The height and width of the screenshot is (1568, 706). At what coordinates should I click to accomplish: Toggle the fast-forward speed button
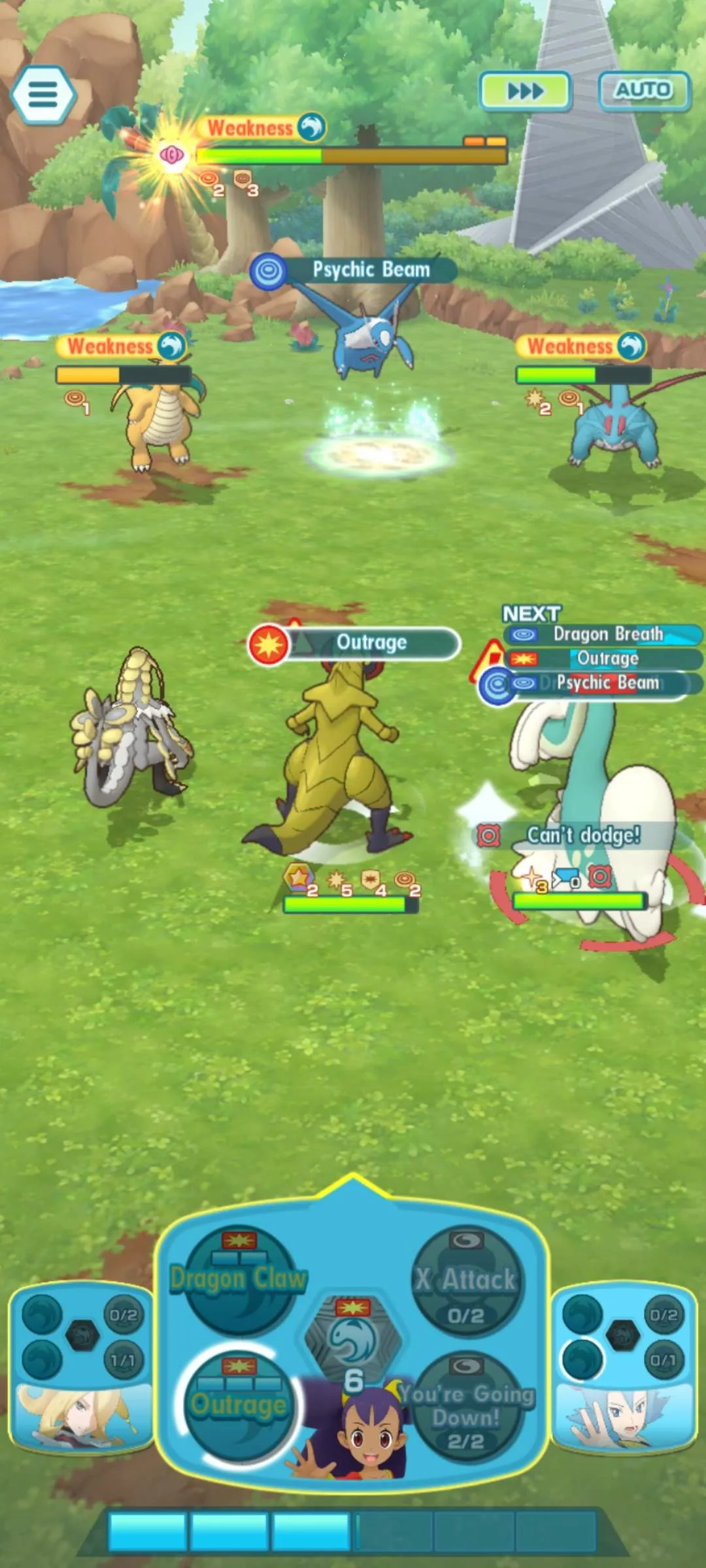[x=525, y=91]
